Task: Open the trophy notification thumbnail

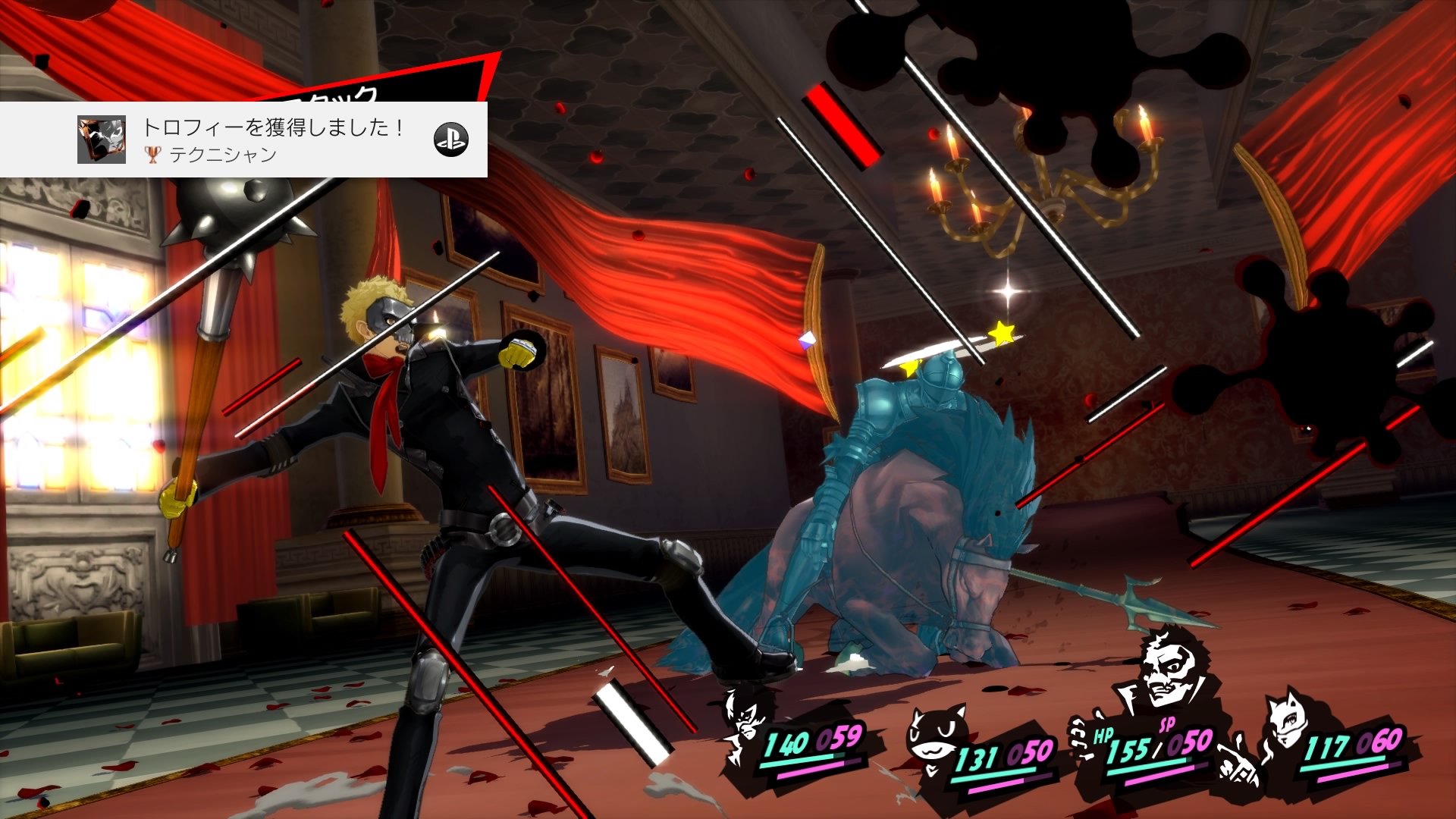Action: (x=102, y=140)
